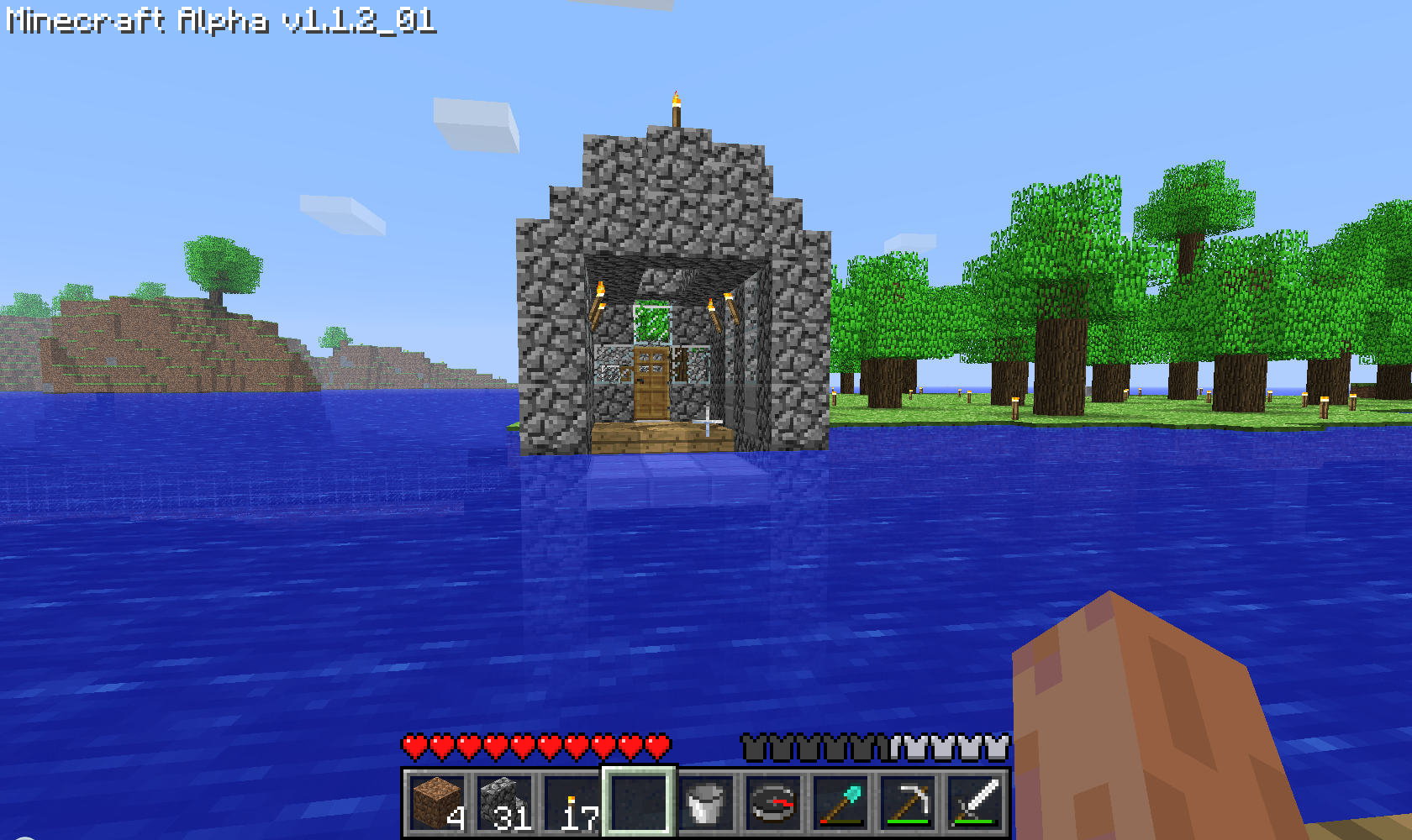1412x840 pixels.
Task: Switch to the diamond shovel
Action: [x=840, y=802]
